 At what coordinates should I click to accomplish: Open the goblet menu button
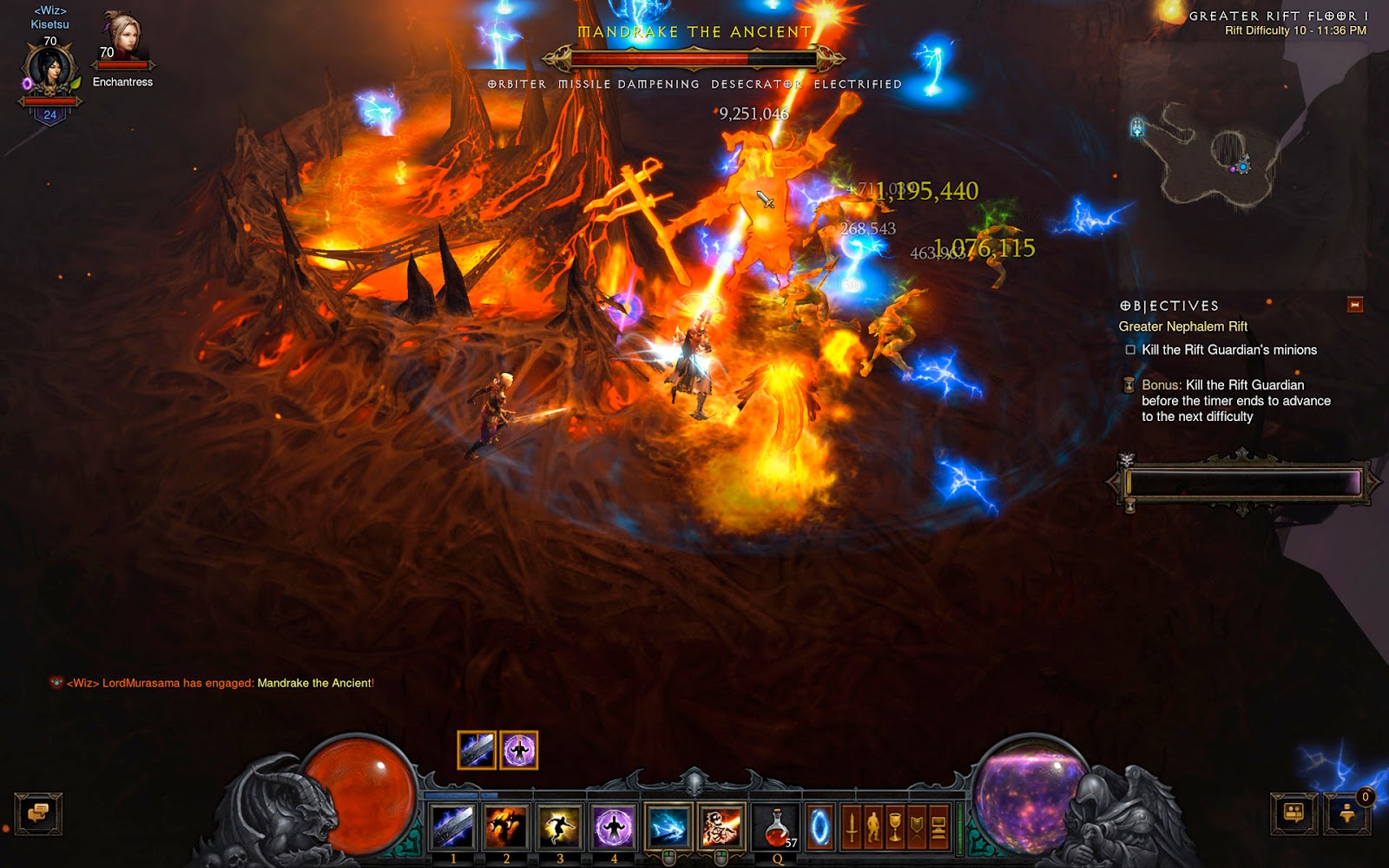click(895, 828)
